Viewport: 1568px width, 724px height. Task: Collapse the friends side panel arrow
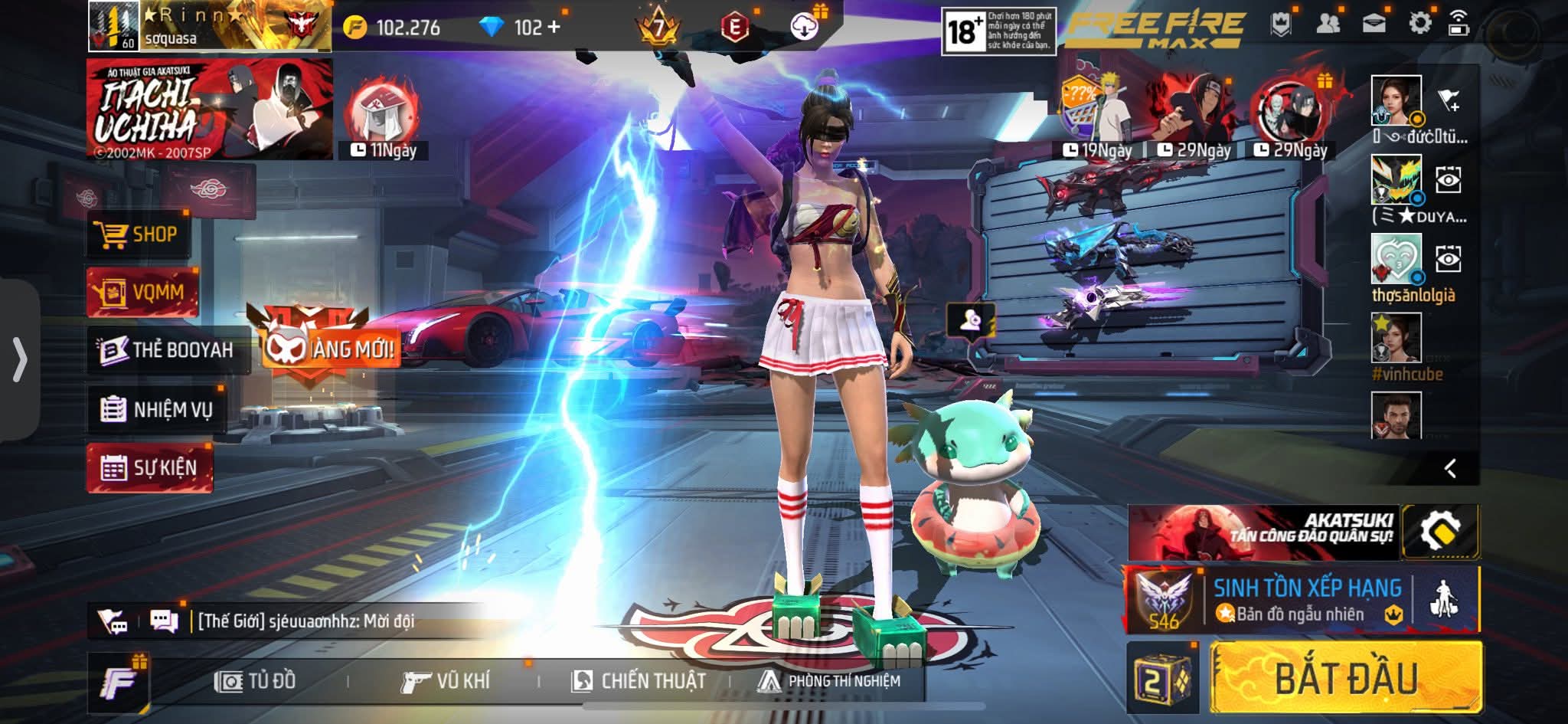pos(1449,468)
